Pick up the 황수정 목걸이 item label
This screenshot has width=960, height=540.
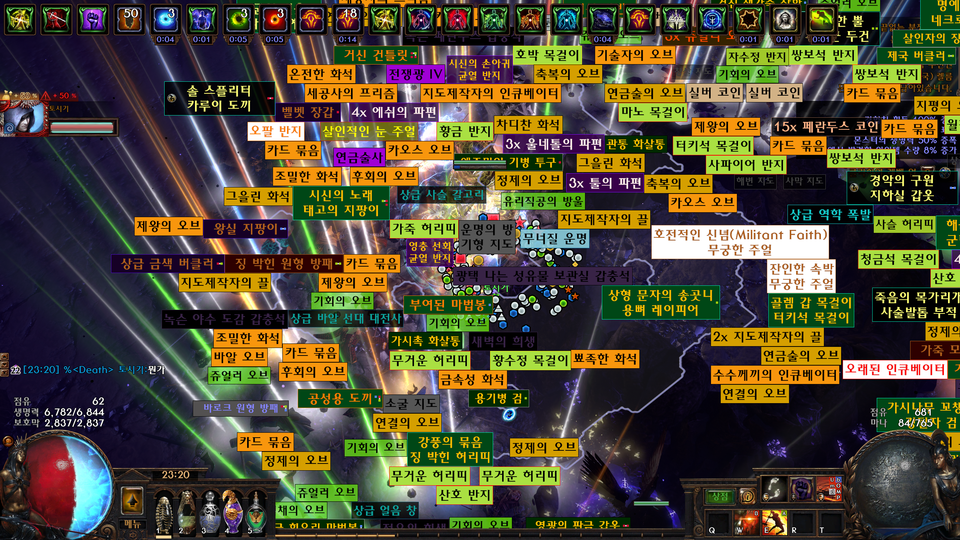(x=530, y=358)
